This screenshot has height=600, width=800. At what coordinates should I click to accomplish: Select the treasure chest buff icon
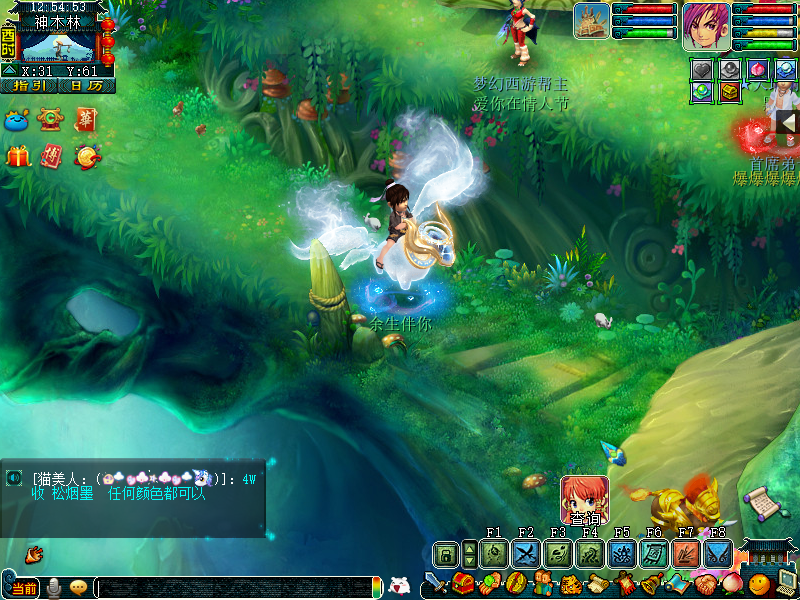pos(731,92)
